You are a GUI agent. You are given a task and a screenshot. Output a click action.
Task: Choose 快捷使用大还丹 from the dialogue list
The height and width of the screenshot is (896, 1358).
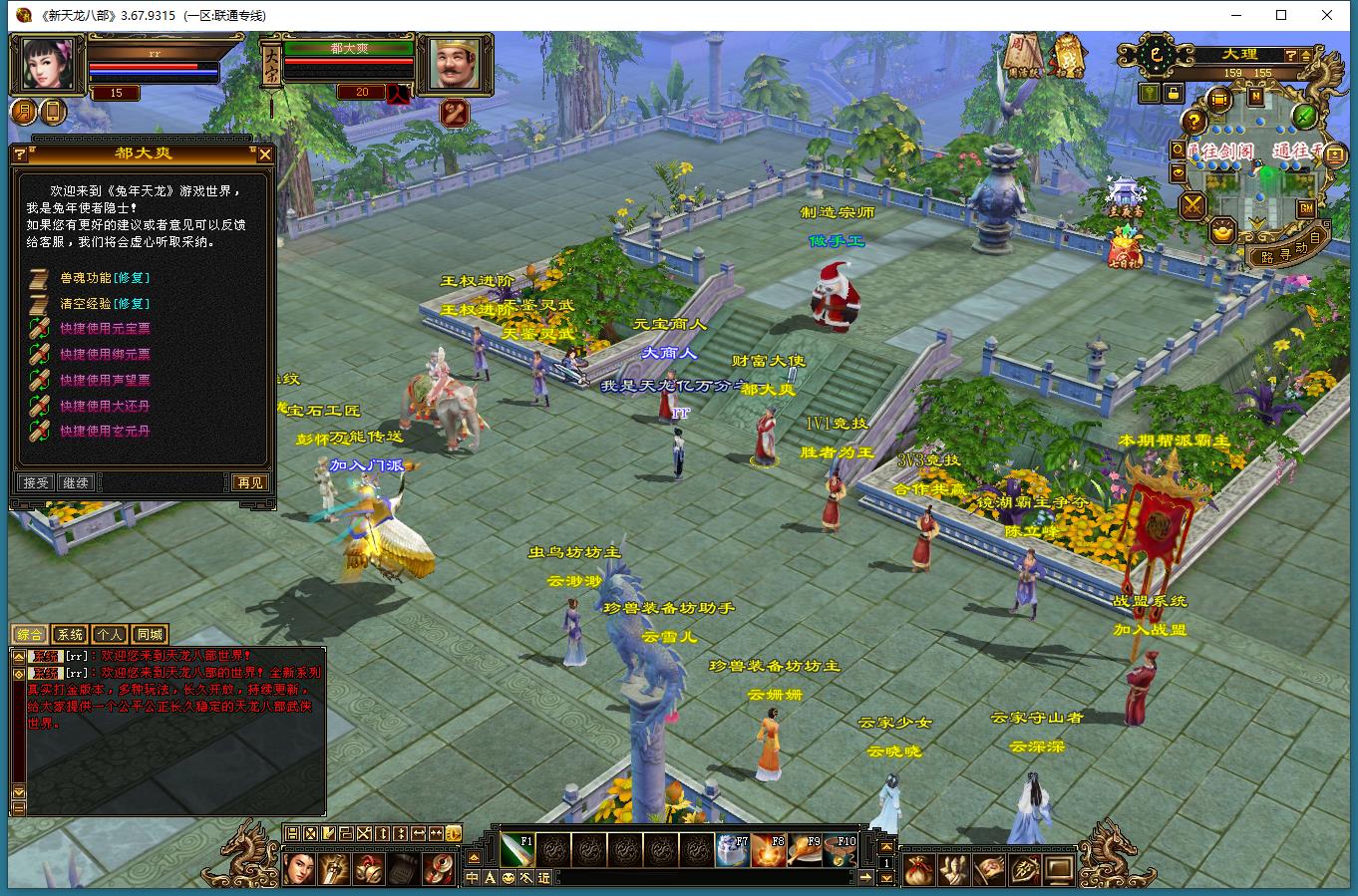tap(104, 406)
